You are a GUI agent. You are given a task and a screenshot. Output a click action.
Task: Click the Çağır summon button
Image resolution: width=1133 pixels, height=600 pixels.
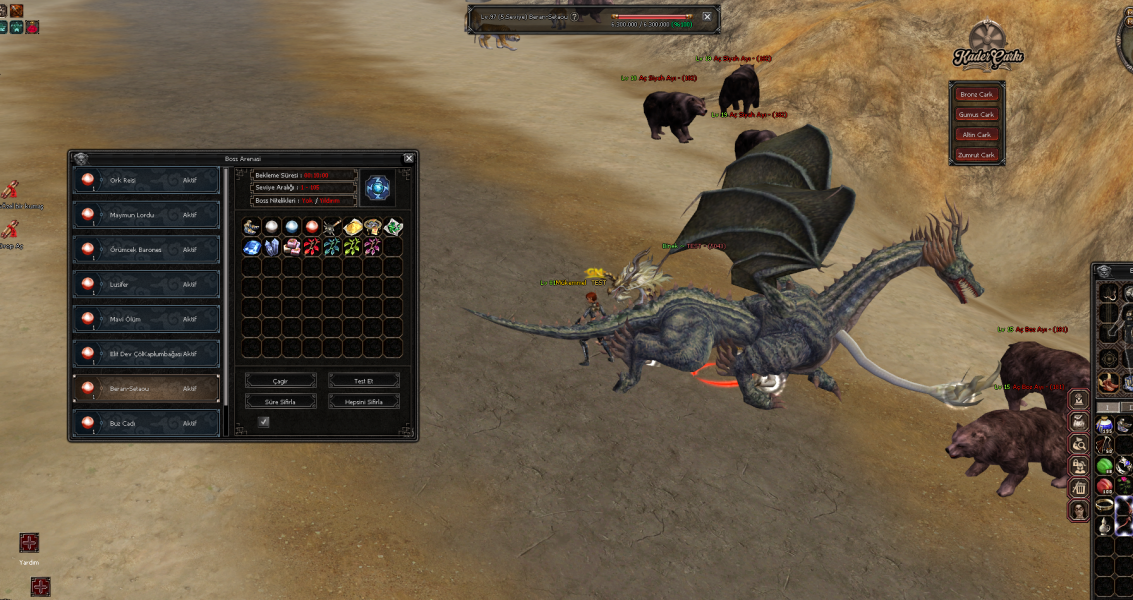280,381
